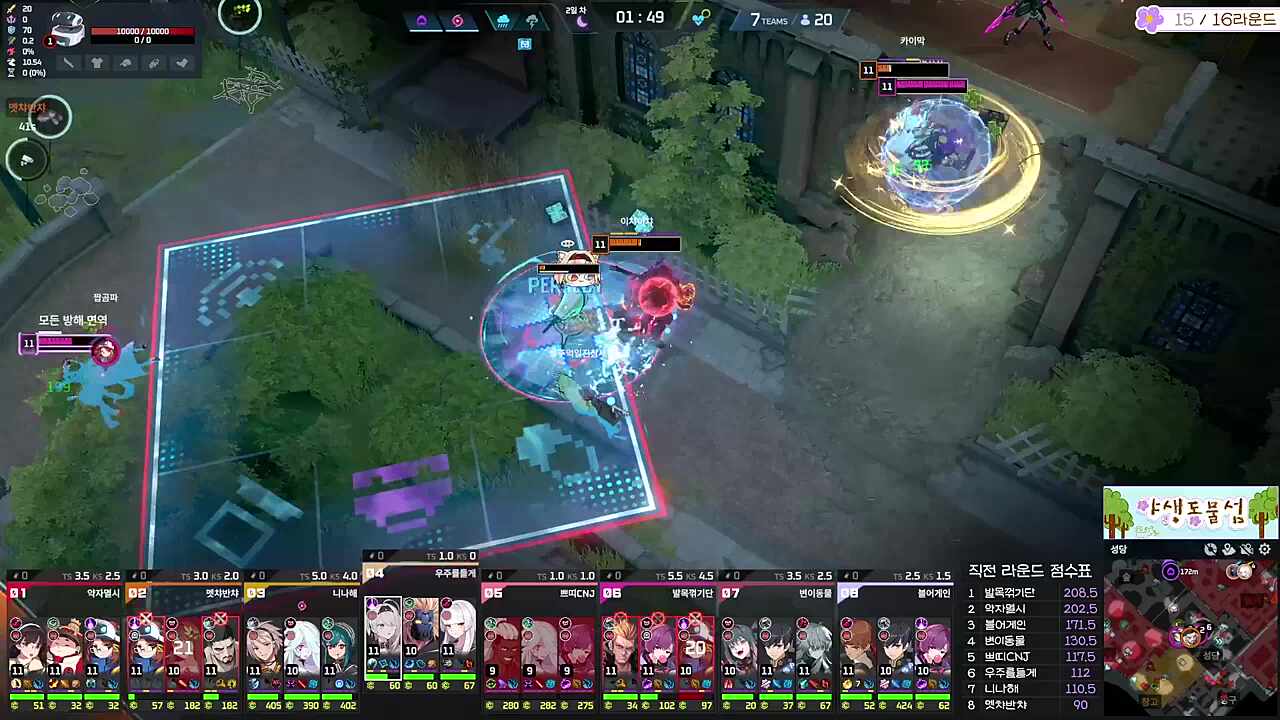Screen dimensions: 1280x720
Task: Select team 06 발목꺾기단 panel
Action: click(x=658, y=635)
